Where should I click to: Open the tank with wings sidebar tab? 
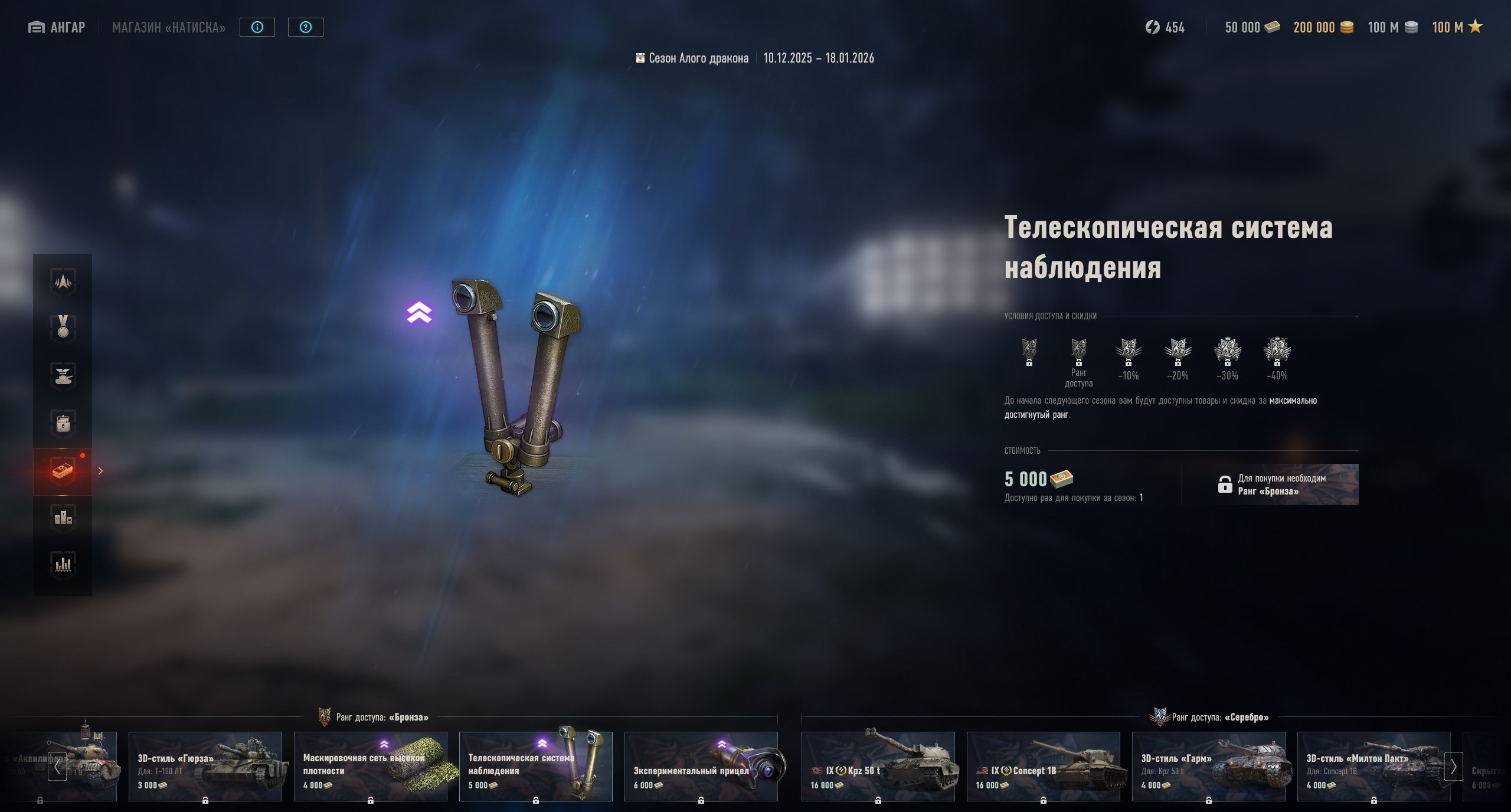coord(63,375)
